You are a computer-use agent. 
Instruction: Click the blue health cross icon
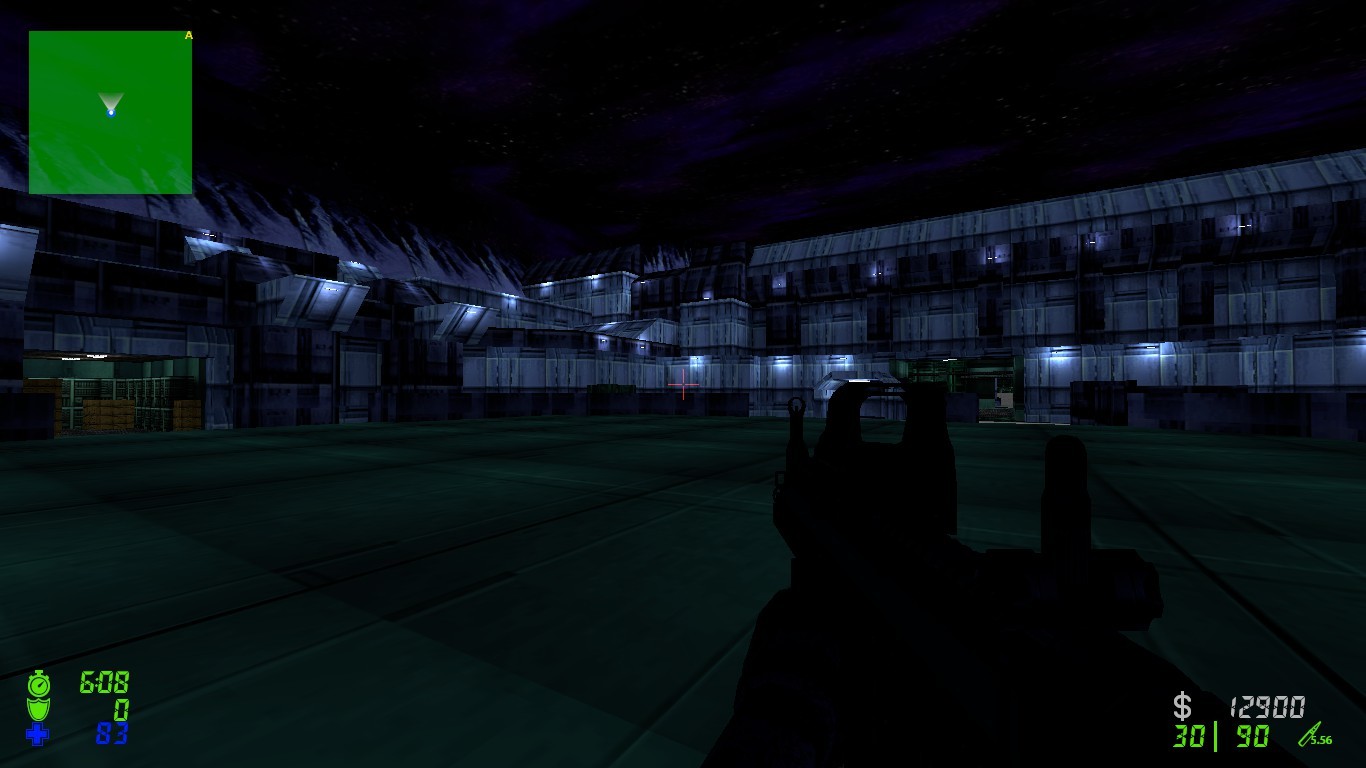pos(38,736)
